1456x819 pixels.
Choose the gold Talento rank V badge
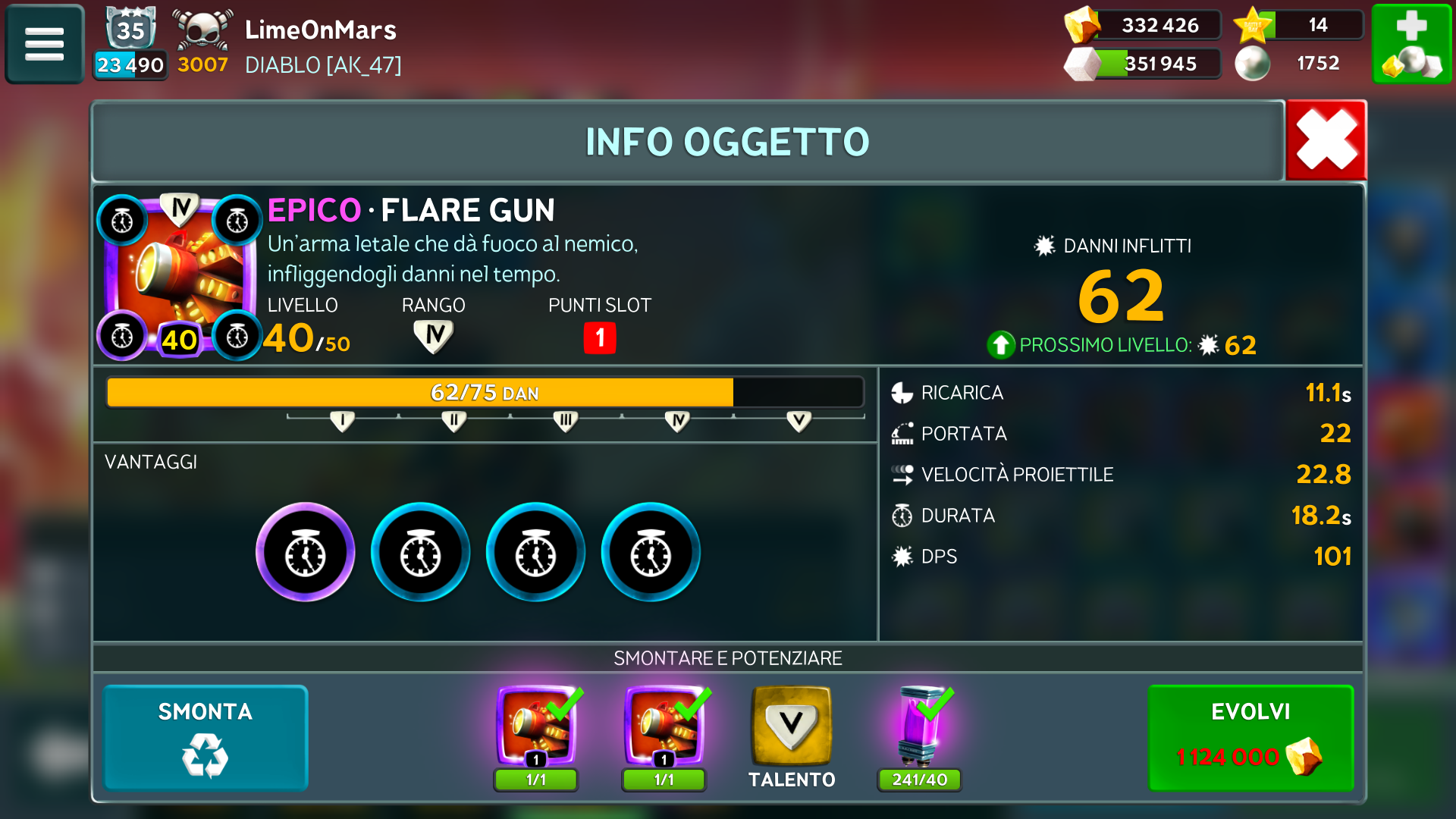[791, 726]
